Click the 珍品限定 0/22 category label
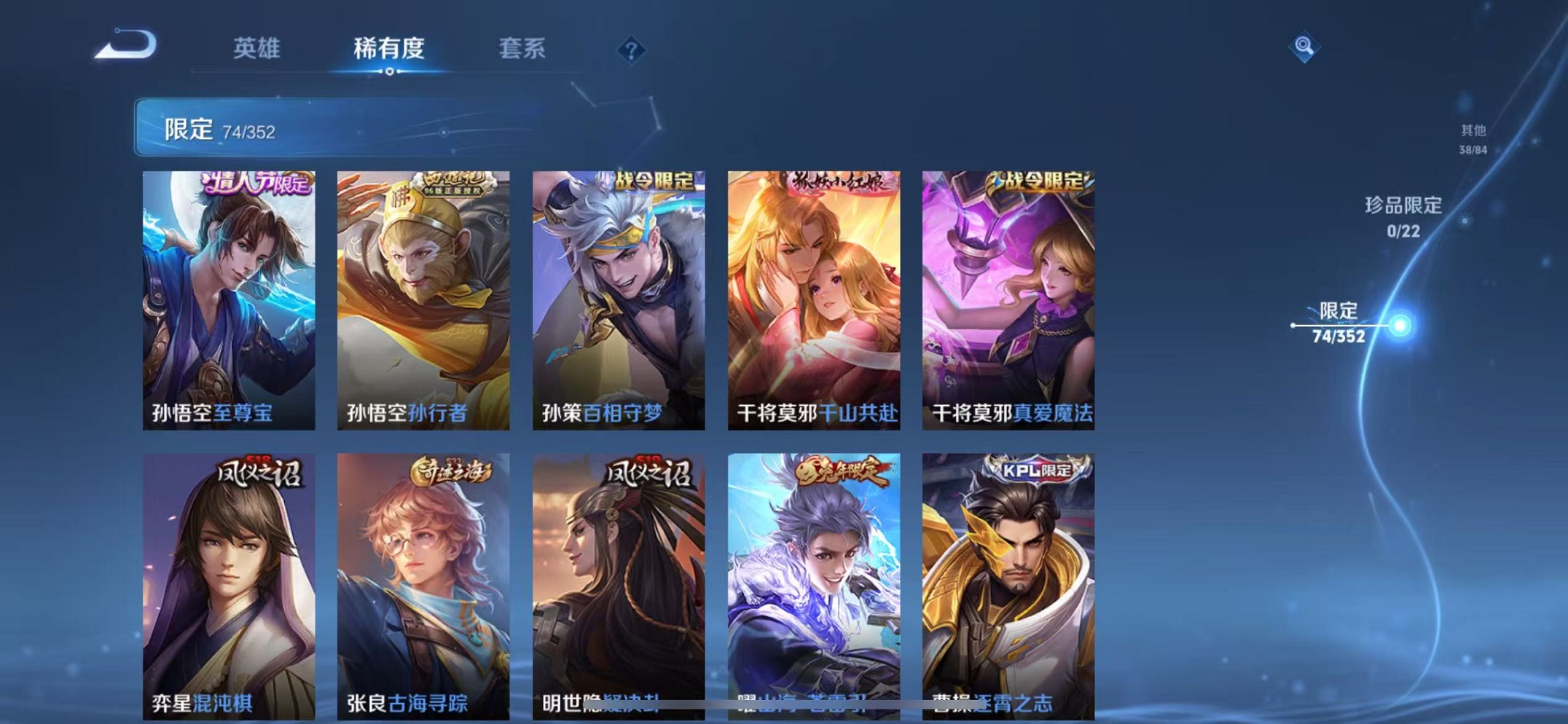The height and width of the screenshot is (724, 1568). tap(1402, 219)
